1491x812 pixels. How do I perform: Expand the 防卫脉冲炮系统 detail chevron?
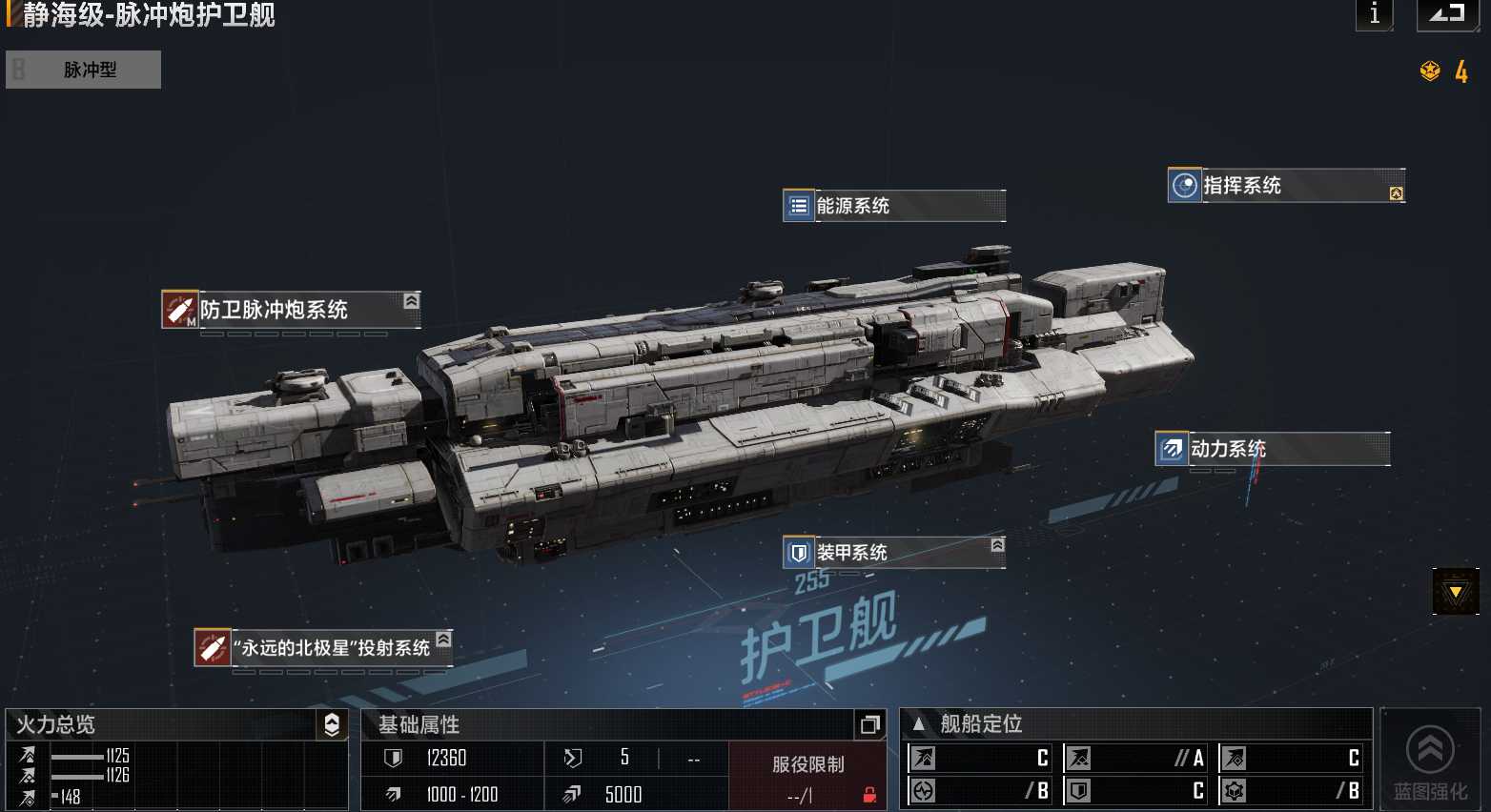(x=410, y=300)
